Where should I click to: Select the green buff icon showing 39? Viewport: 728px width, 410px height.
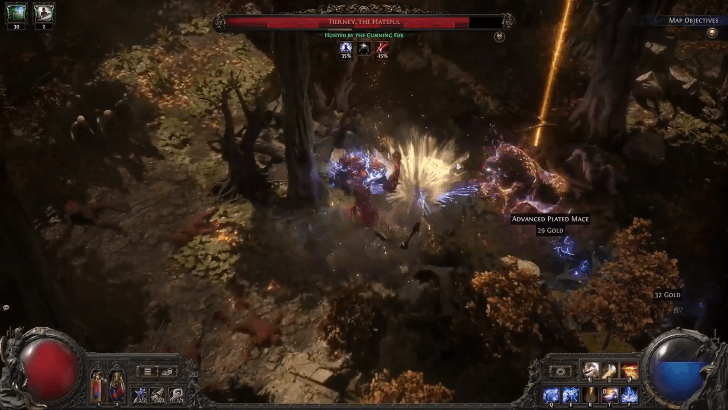pyautogui.click(x=15, y=13)
